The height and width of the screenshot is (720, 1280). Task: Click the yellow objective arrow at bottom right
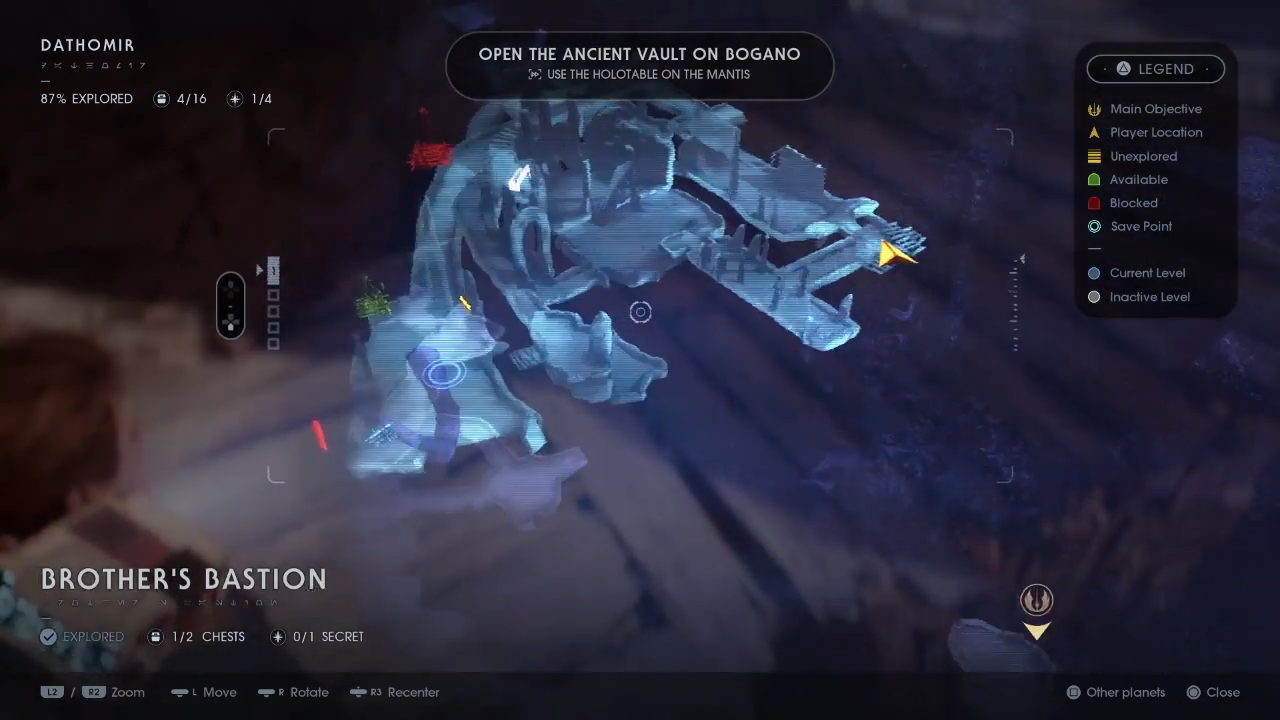coord(1037,632)
